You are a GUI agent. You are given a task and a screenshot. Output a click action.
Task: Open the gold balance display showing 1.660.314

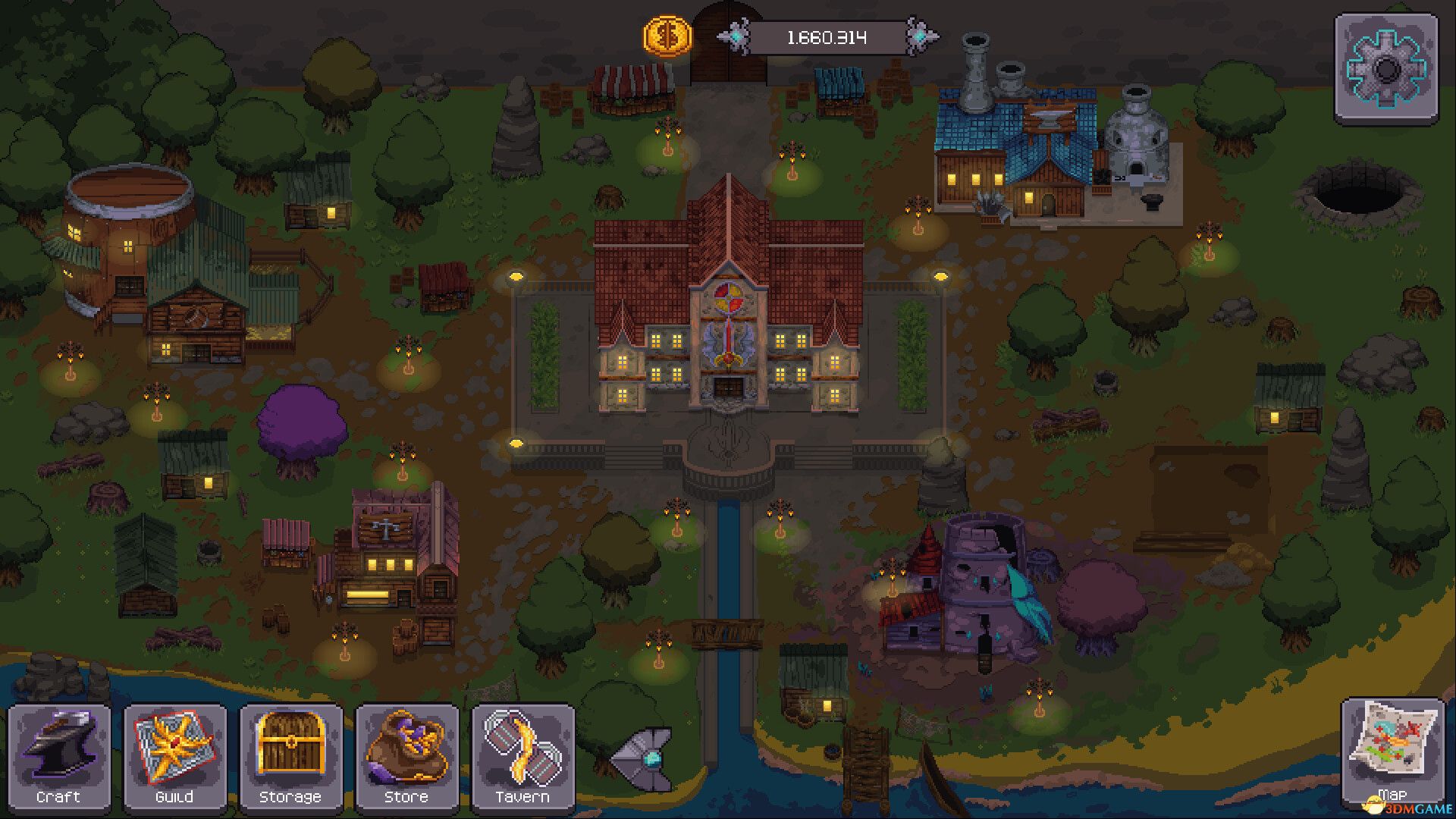(827, 34)
